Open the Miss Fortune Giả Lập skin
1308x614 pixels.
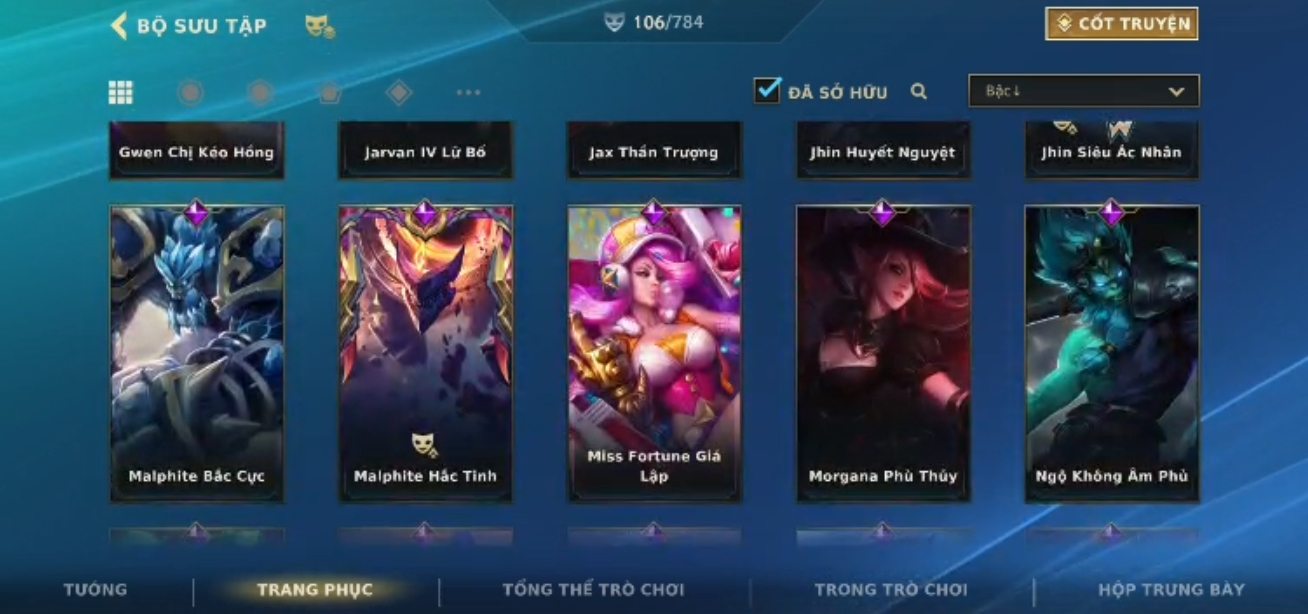(x=654, y=353)
